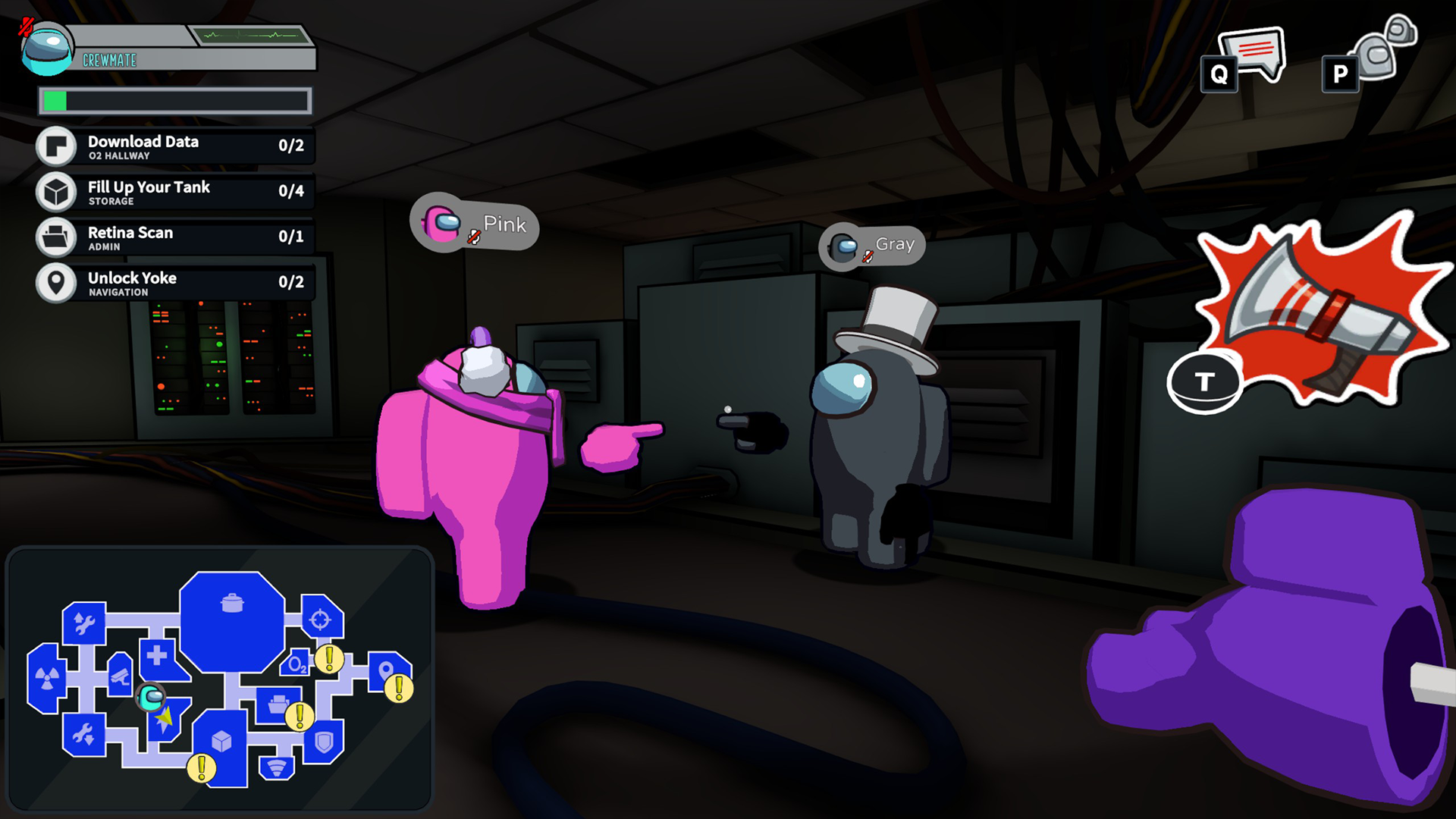
Task: Click the Pink player name tag
Action: click(475, 225)
